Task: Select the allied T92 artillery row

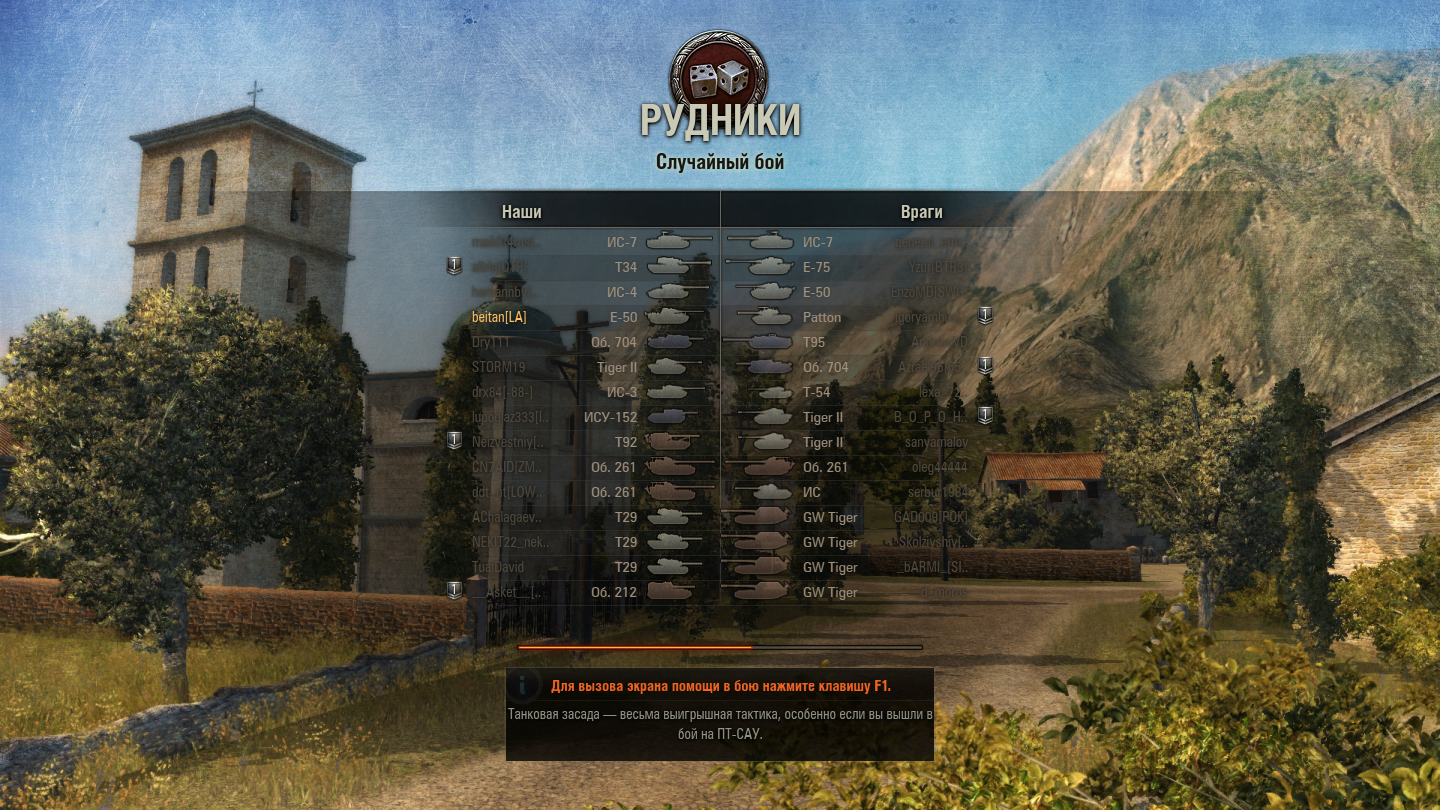Action: tap(580, 442)
